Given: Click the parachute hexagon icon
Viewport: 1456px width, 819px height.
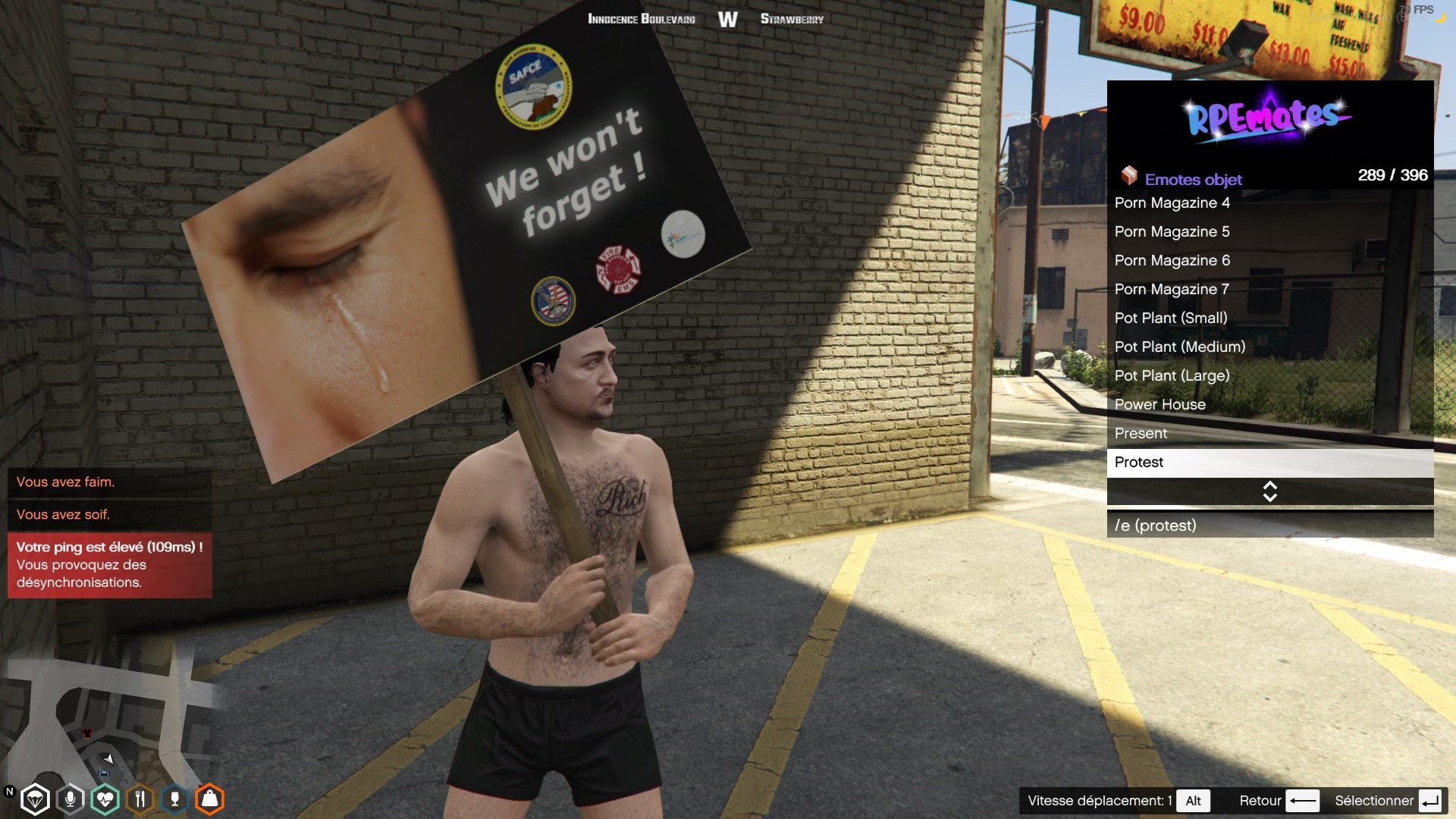Looking at the screenshot, I should (x=35, y=799).
